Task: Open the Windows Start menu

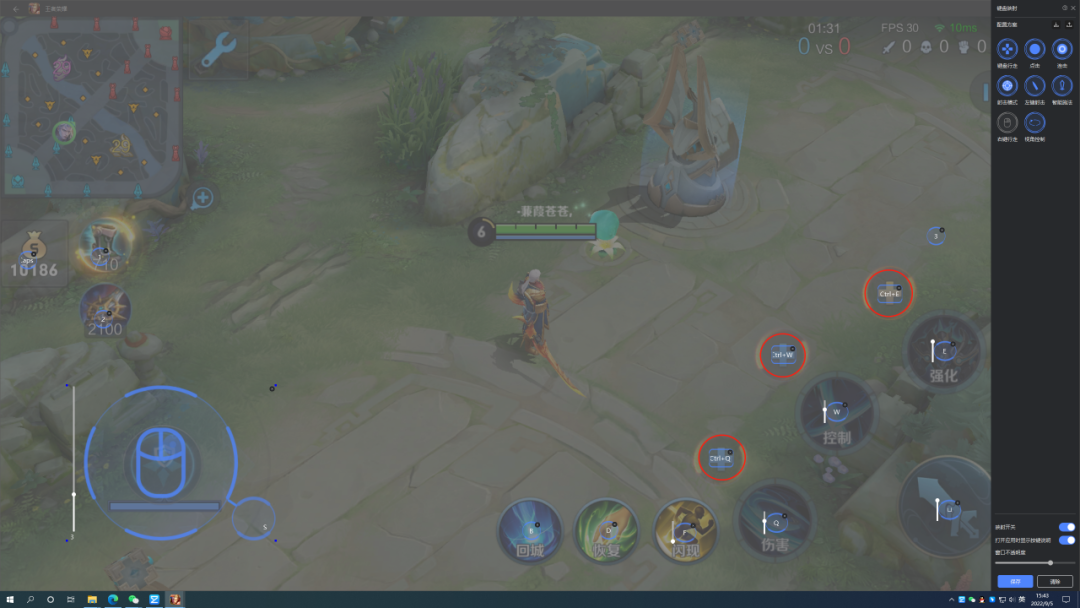Action: [10, 600]
